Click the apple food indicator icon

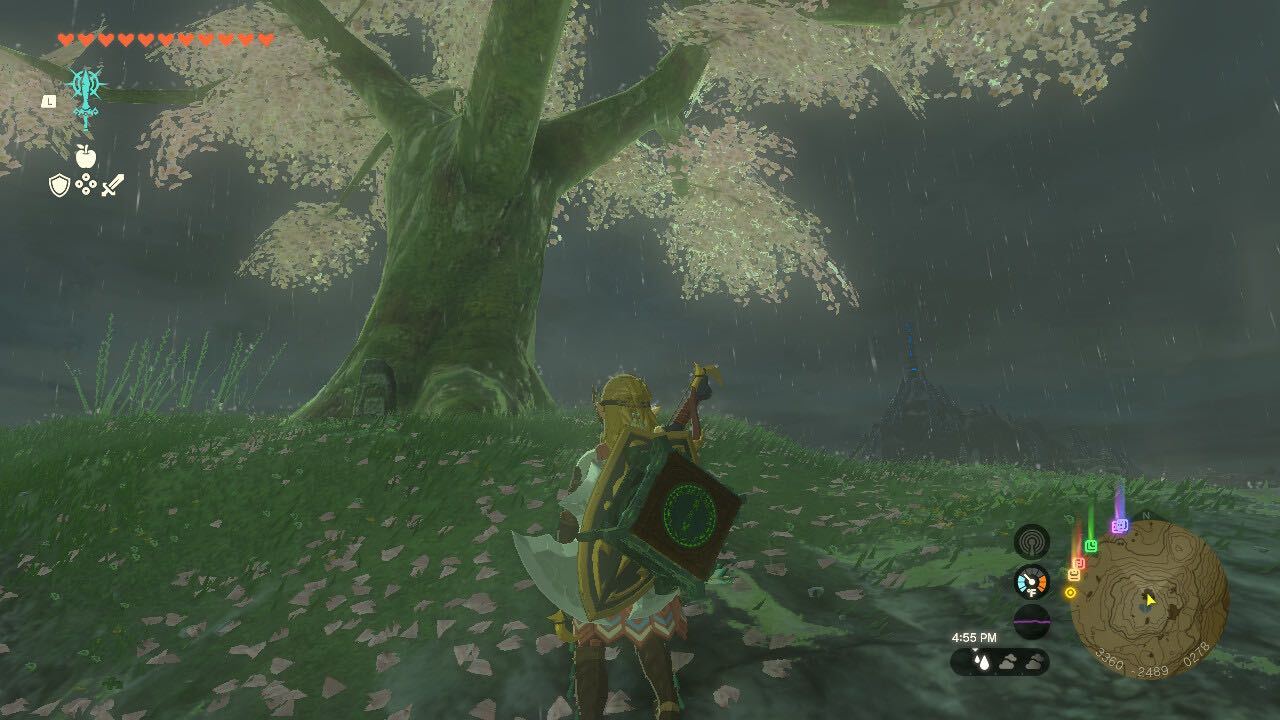pyautogui.click(x=86, y=156)
